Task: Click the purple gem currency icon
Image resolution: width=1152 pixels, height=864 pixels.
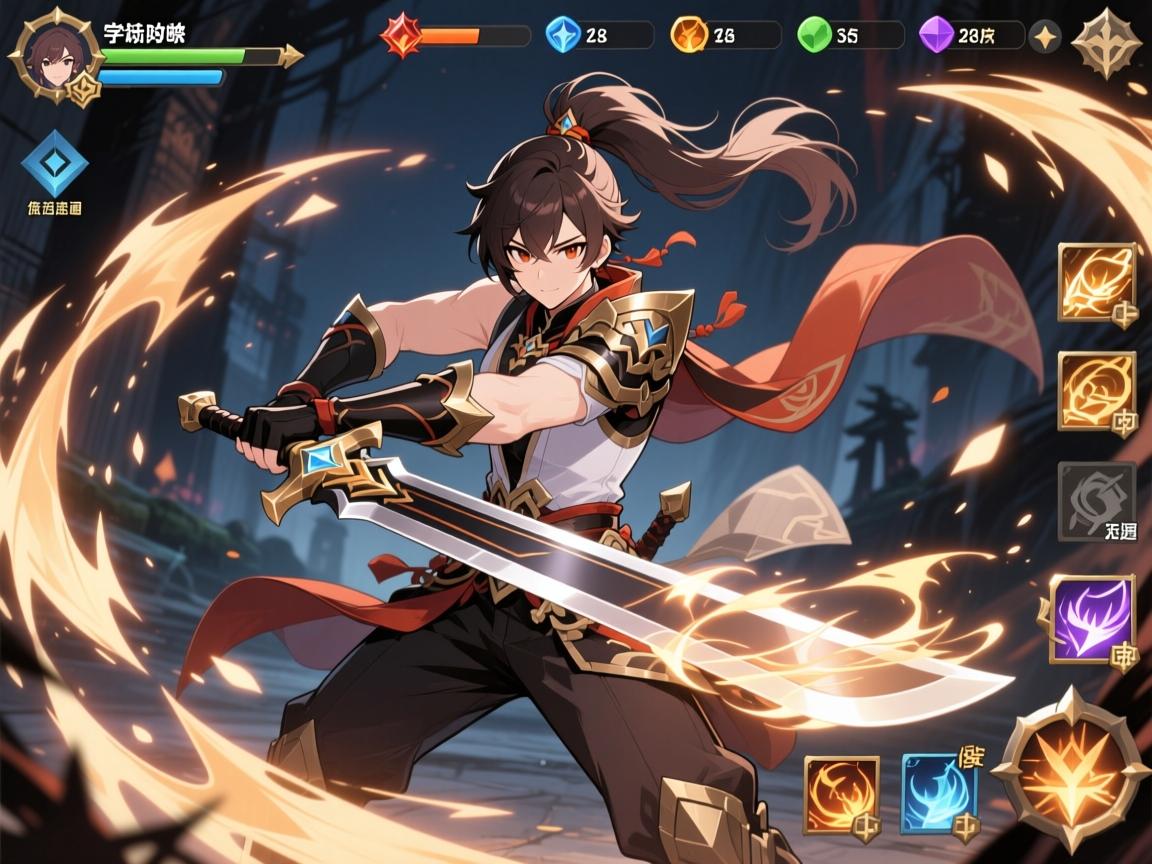Action: [936, 35]
